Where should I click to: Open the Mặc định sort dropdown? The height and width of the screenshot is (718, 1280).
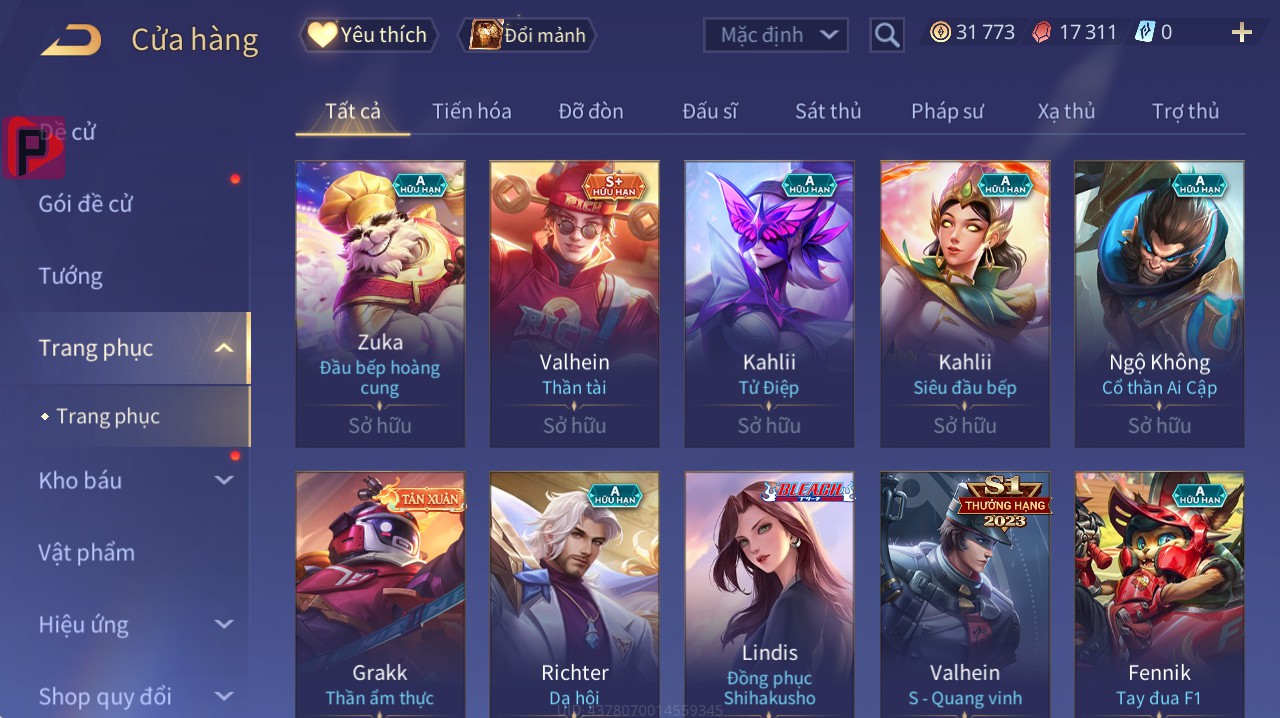click(776, 35)
